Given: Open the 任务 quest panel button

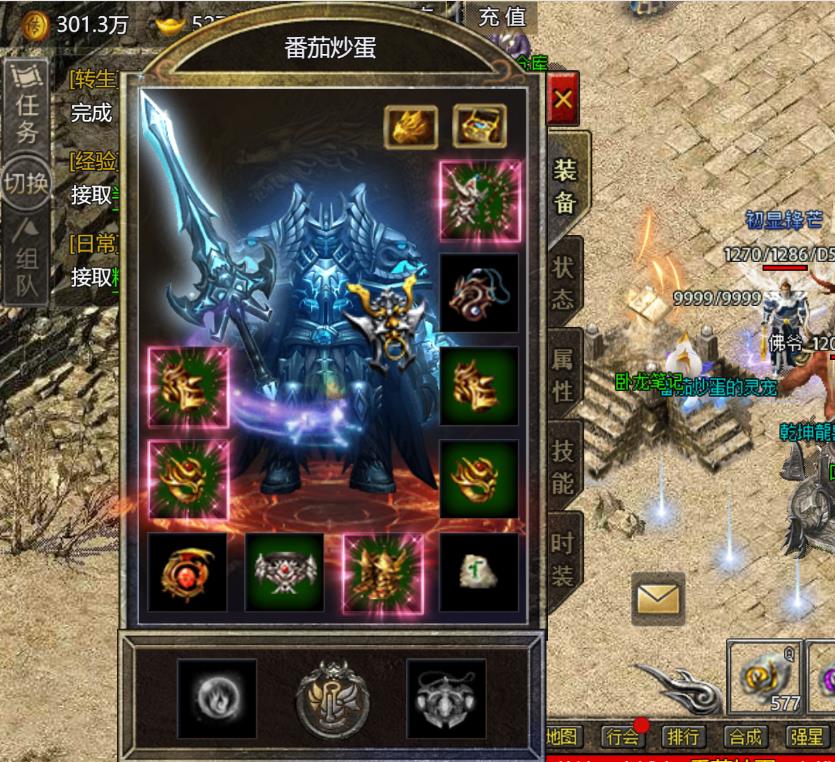Looking at the screenshot, I should pos(27,104).
